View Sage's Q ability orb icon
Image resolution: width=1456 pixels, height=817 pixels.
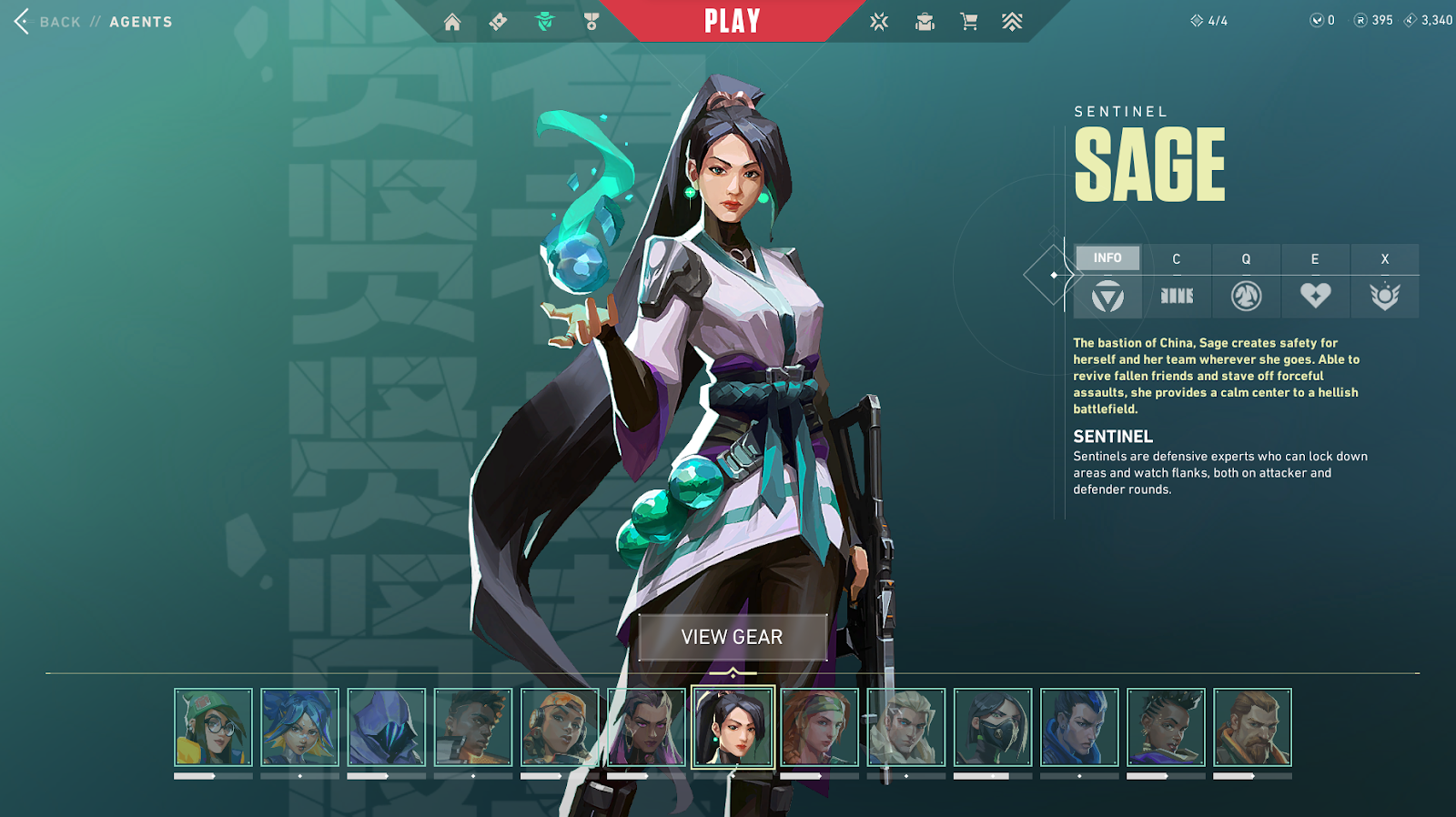pos(1246,296)
